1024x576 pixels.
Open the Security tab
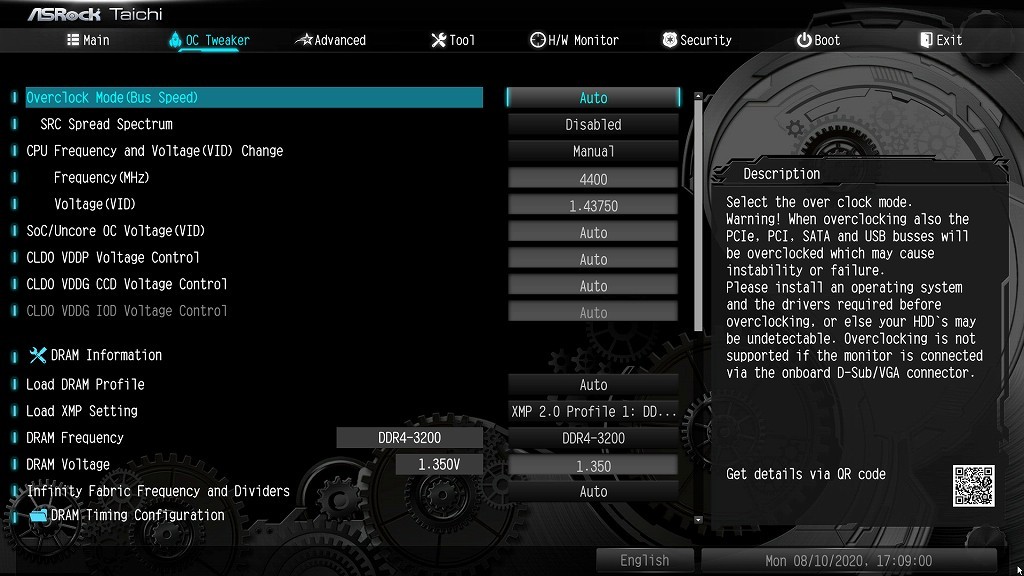pyautogui.click(x=697, y=40)
